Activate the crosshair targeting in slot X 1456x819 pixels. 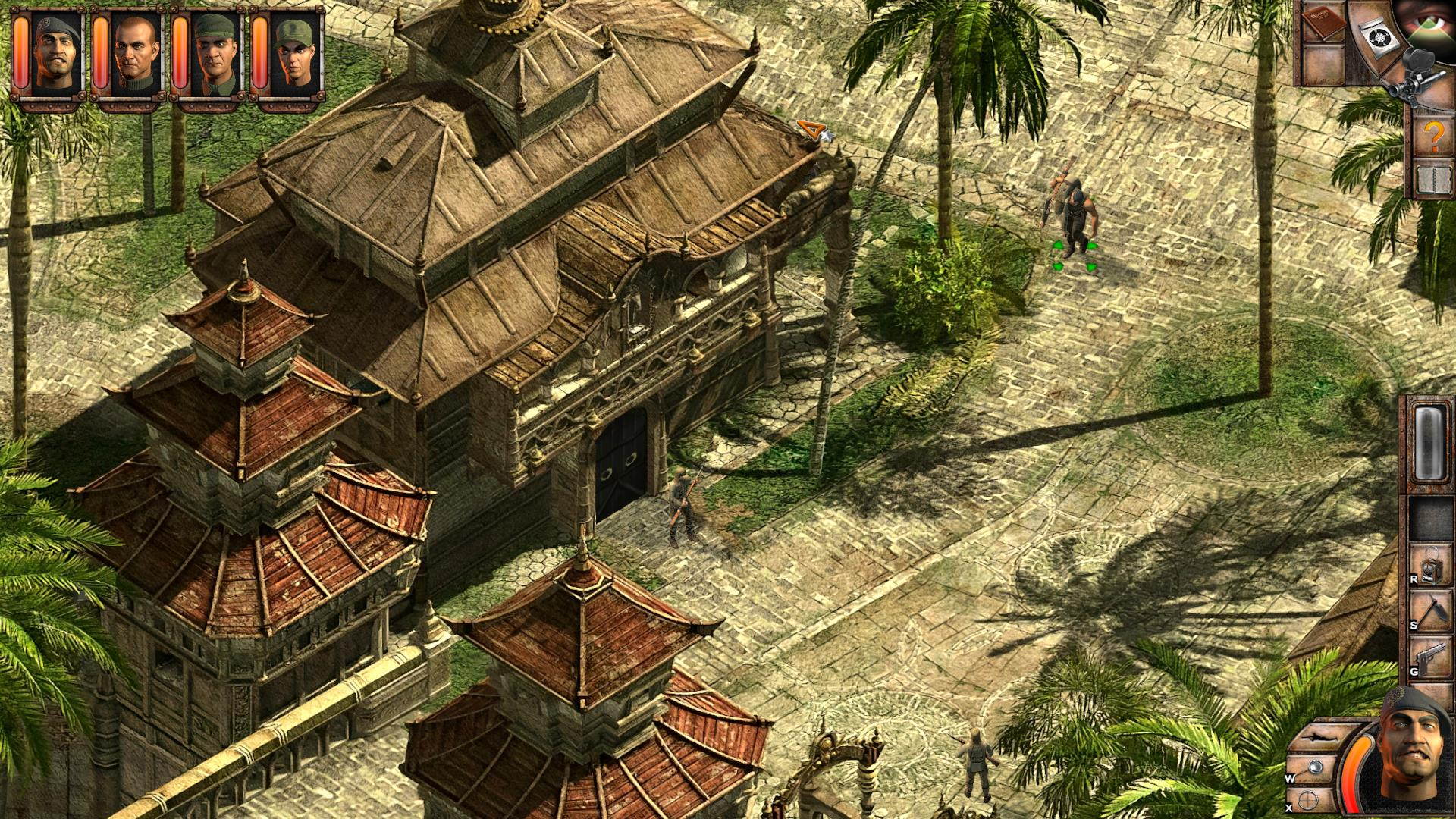(x=1307, y=799)
